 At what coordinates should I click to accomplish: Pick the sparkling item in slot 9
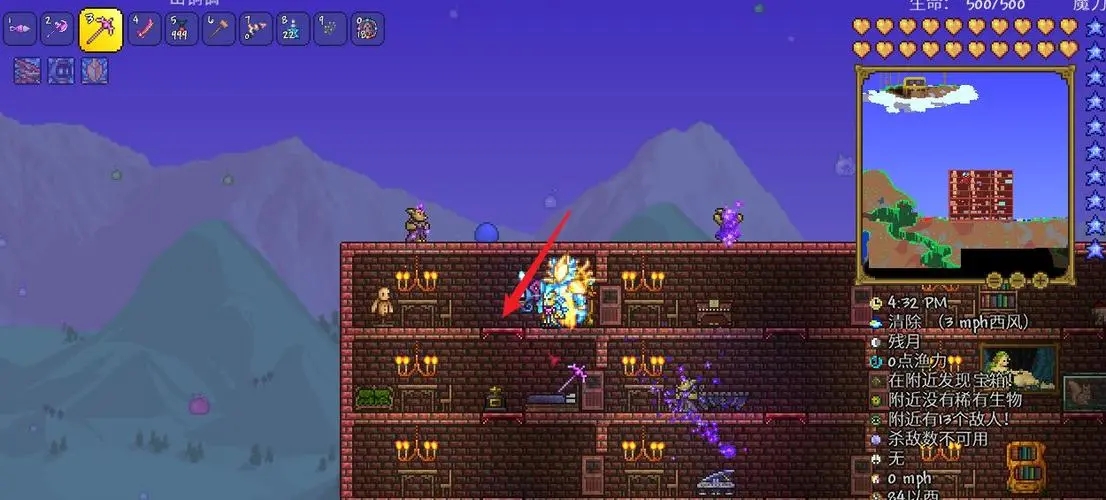point(330,29)
